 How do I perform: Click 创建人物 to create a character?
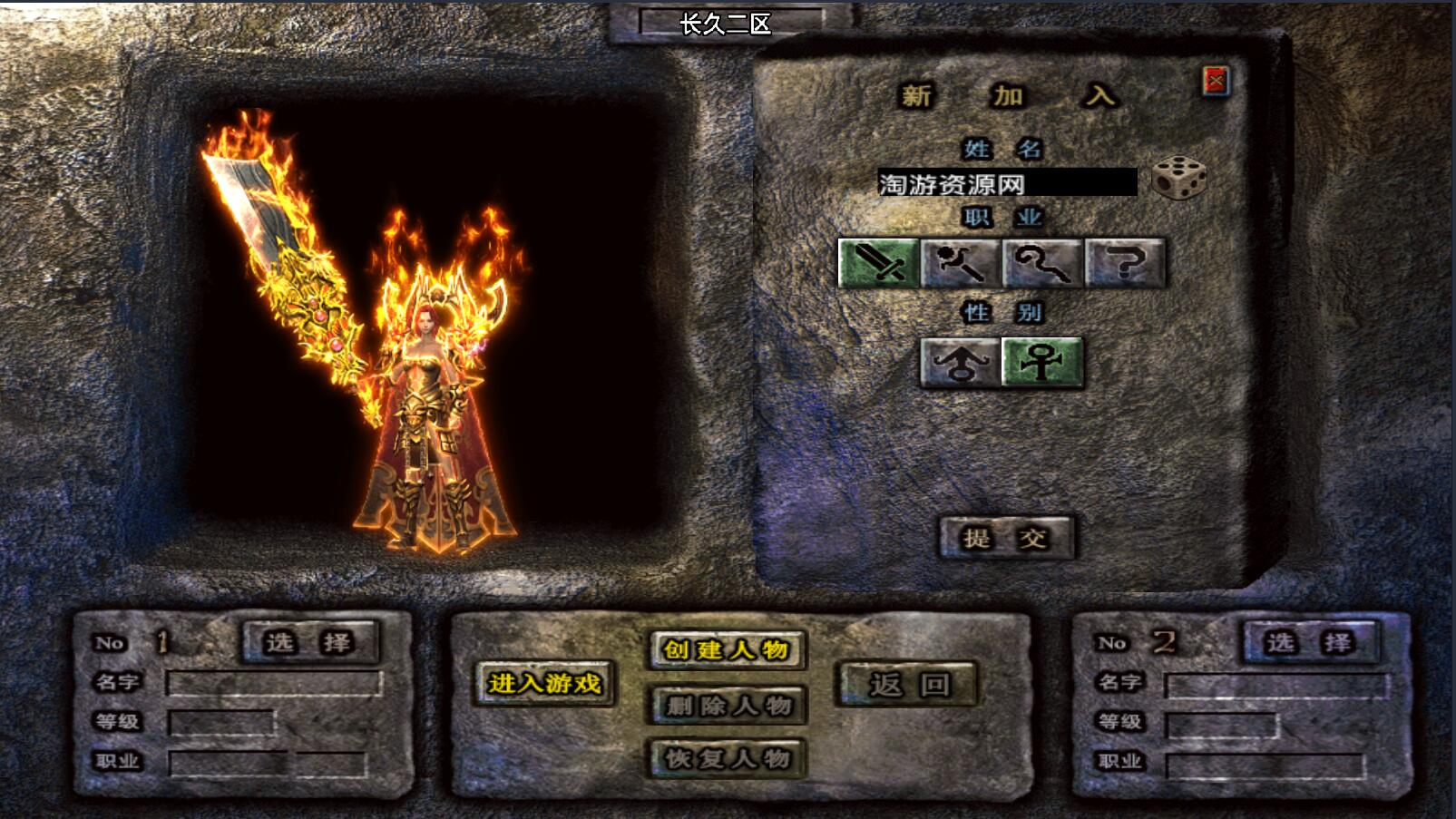[x=726, y=649]
